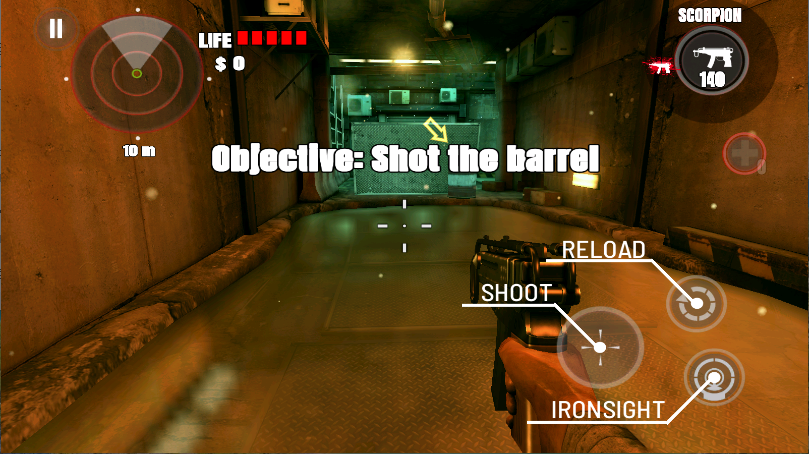Select the Scorpion weapon icon

coord(710,57)
